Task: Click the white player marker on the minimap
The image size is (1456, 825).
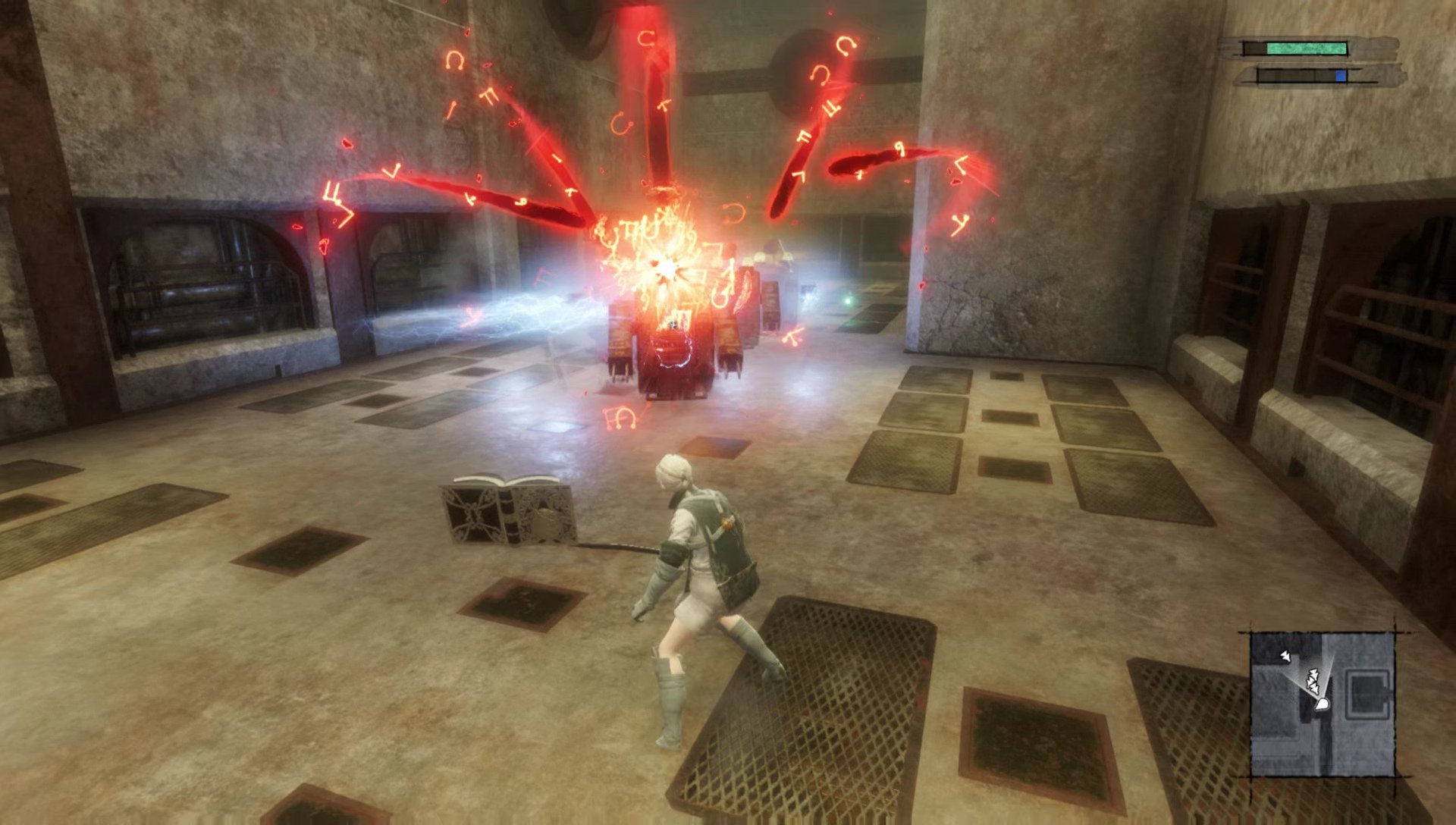Action: tap(1323, 704)
